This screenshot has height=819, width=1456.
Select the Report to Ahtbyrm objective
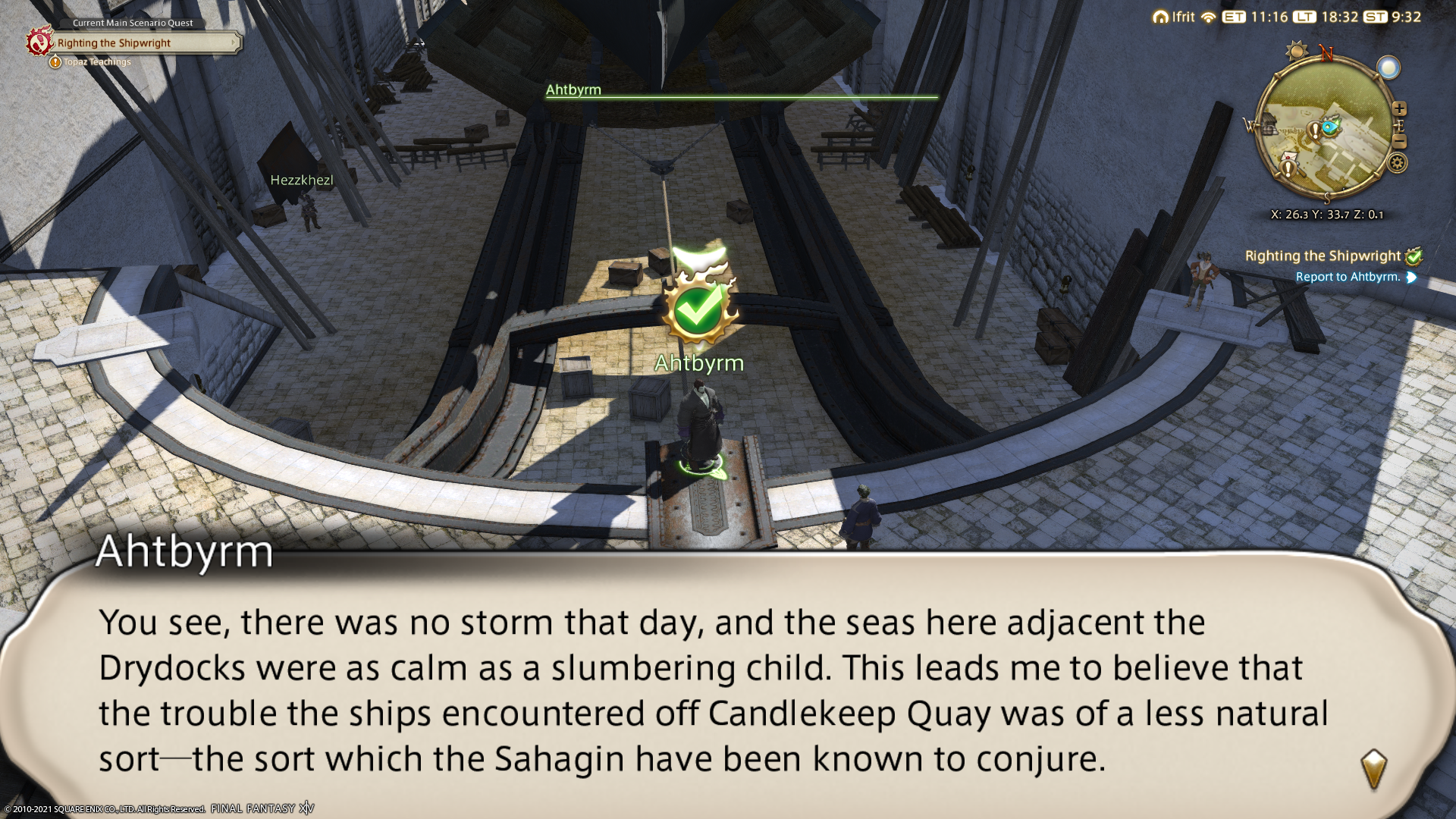click(x=1348, y=278)
